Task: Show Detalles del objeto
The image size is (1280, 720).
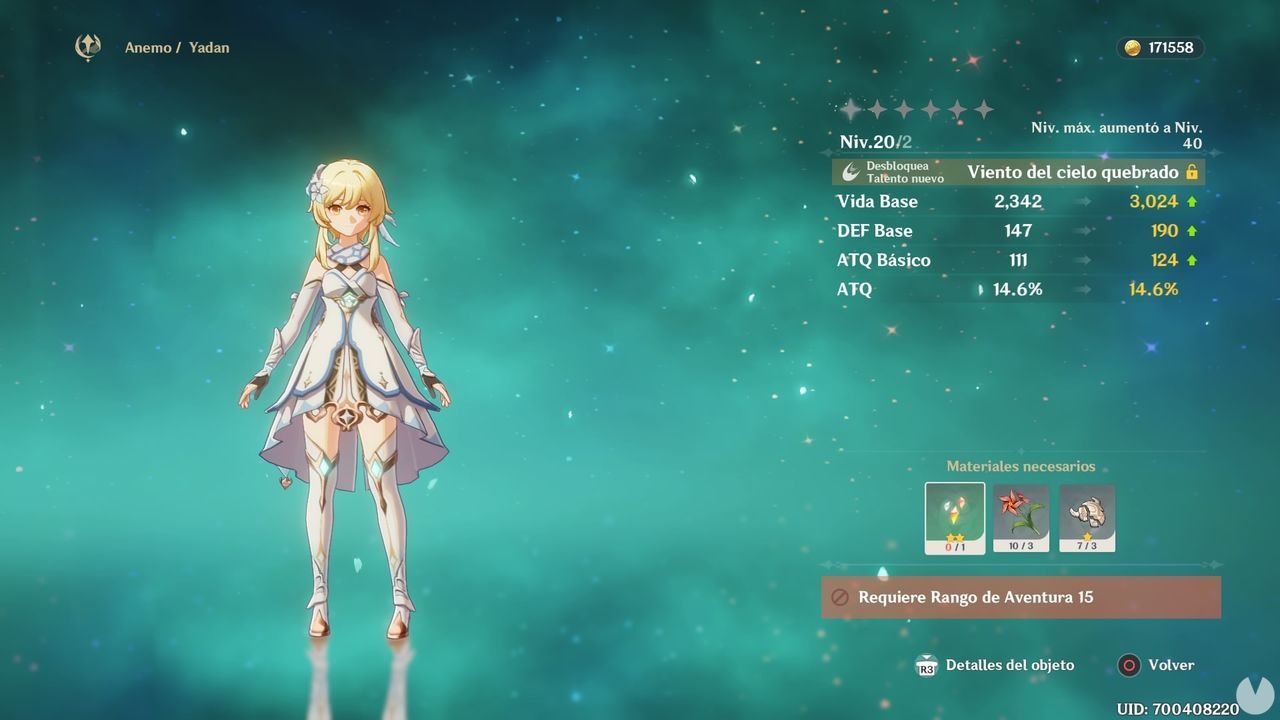Action: (x=995, y=665)
